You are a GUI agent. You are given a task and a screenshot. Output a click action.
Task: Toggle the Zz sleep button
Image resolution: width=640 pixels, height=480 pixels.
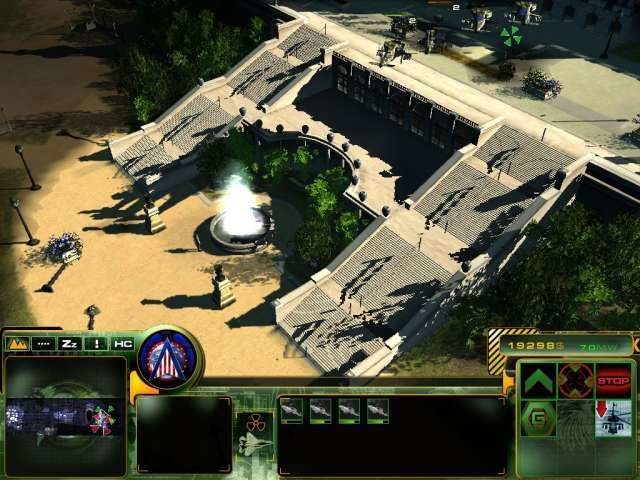click(x=70, y=343)
